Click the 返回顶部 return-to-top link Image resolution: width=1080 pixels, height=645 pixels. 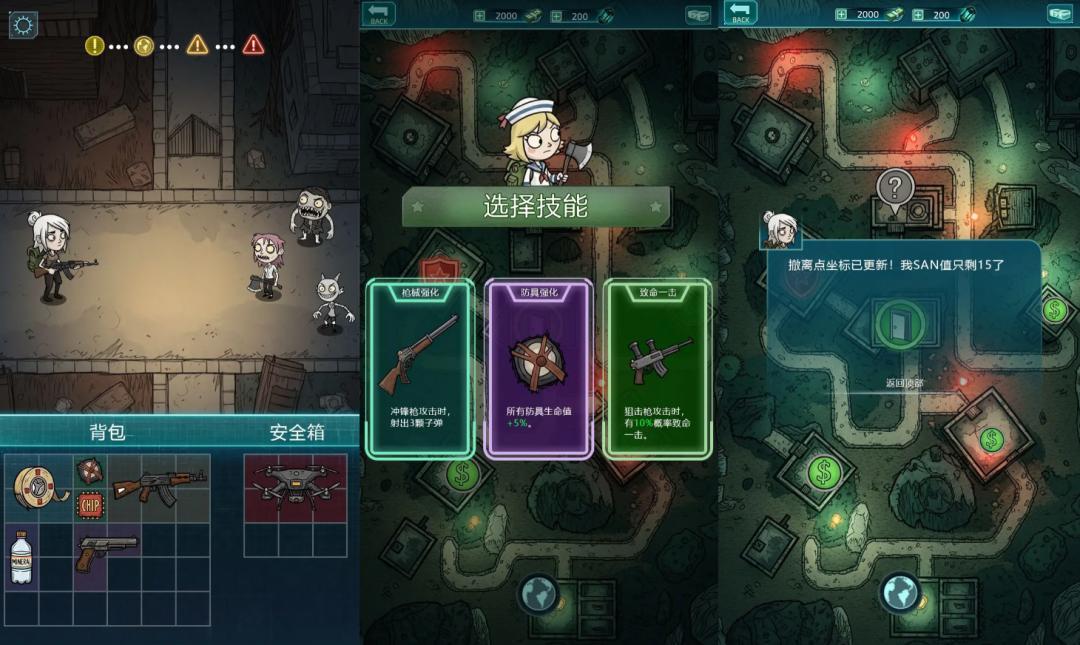(x=904, y=383)
